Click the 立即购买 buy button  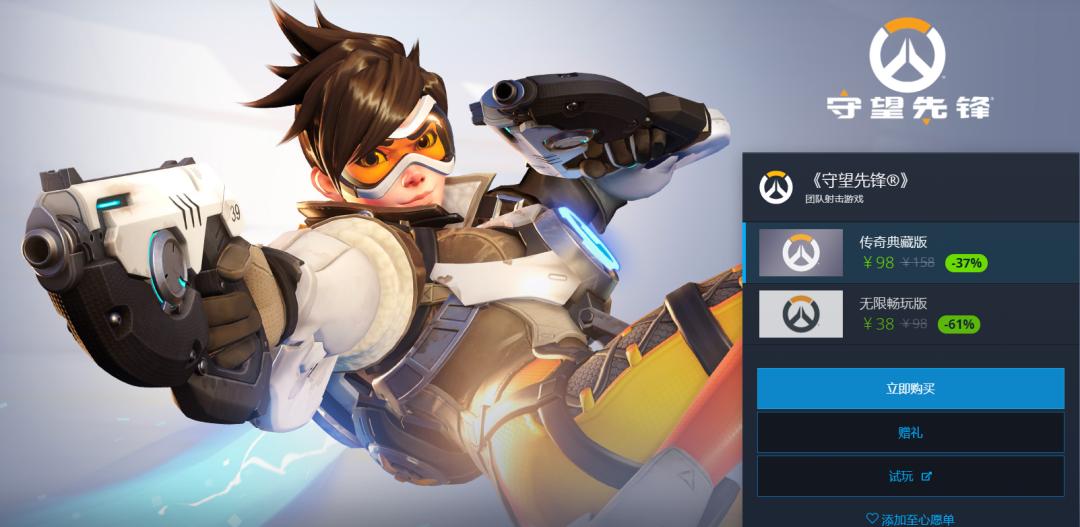pyautogui.click(x=910, y=388)
